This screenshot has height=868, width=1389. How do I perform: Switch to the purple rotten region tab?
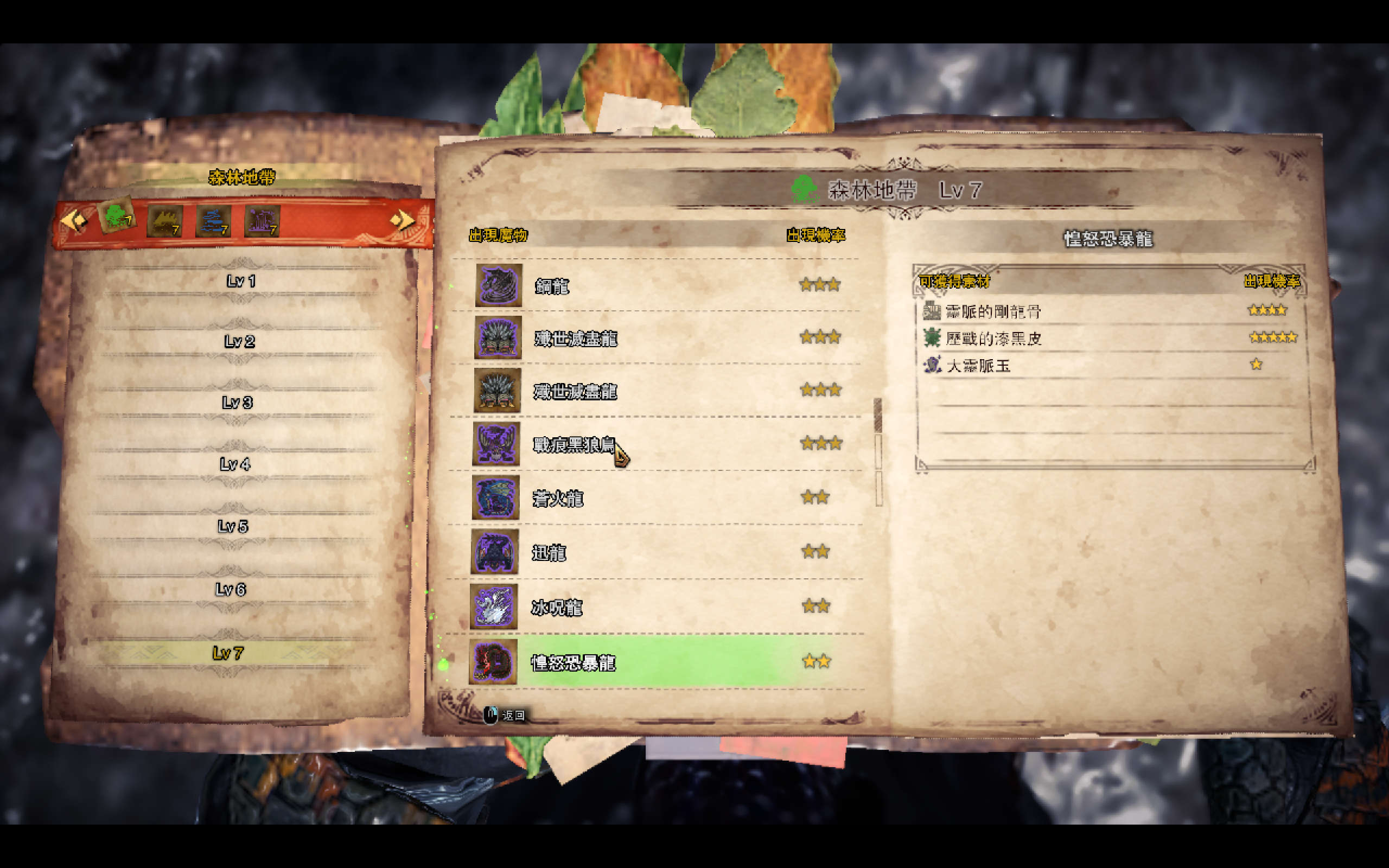click(x=262, y=221)
